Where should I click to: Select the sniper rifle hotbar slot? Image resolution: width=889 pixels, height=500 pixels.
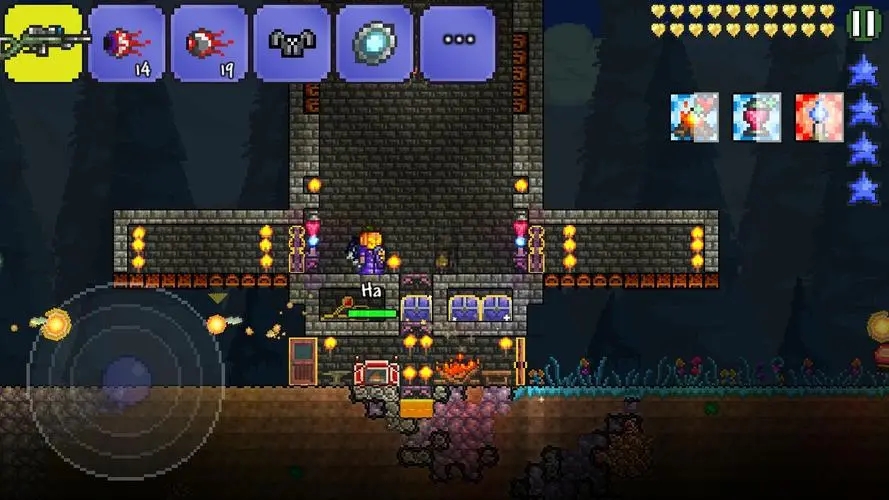click(x=44, y=43)
